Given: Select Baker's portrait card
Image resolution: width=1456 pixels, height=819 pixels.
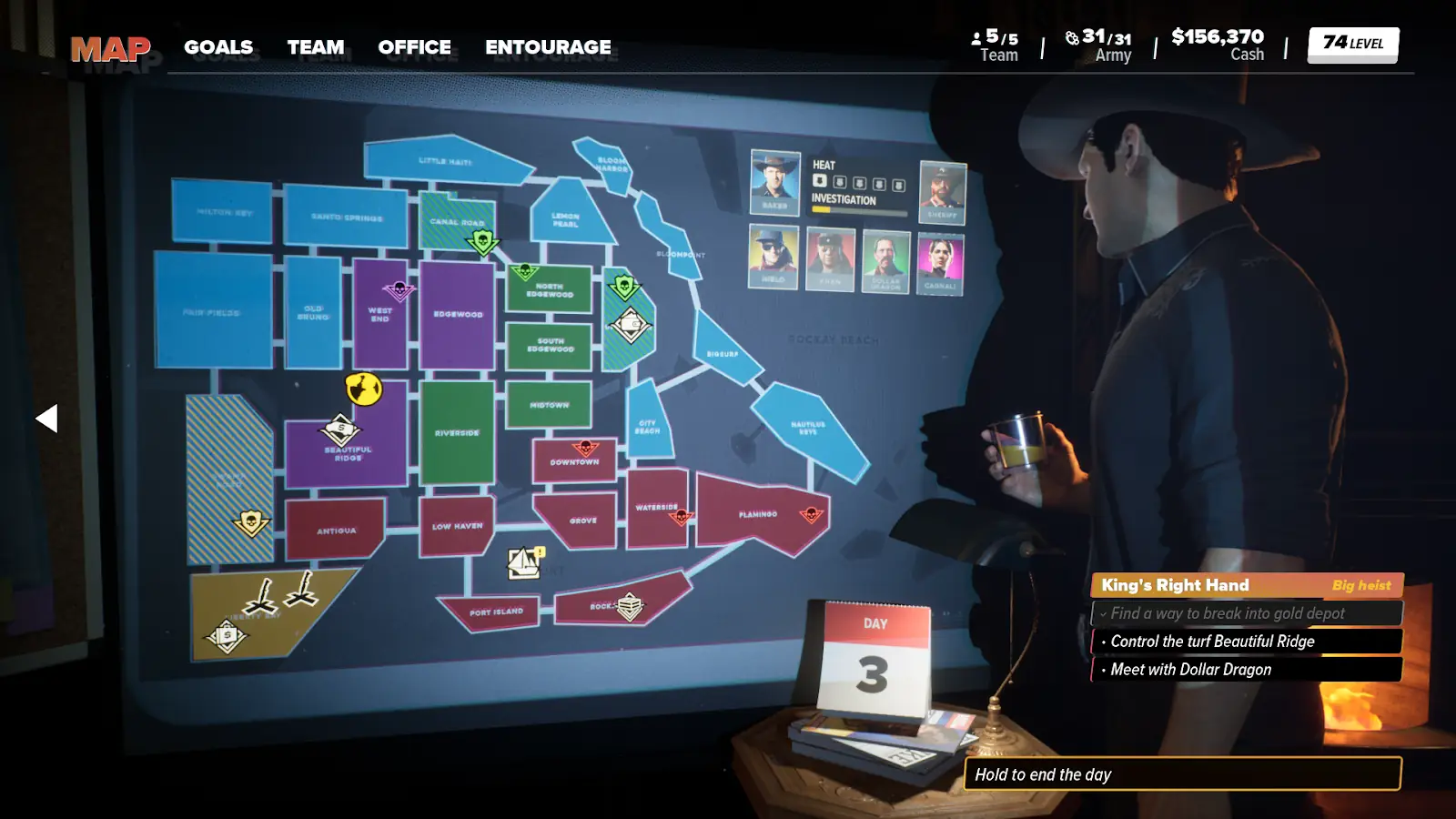Looking at the screenshot, I should pos(775,182).
